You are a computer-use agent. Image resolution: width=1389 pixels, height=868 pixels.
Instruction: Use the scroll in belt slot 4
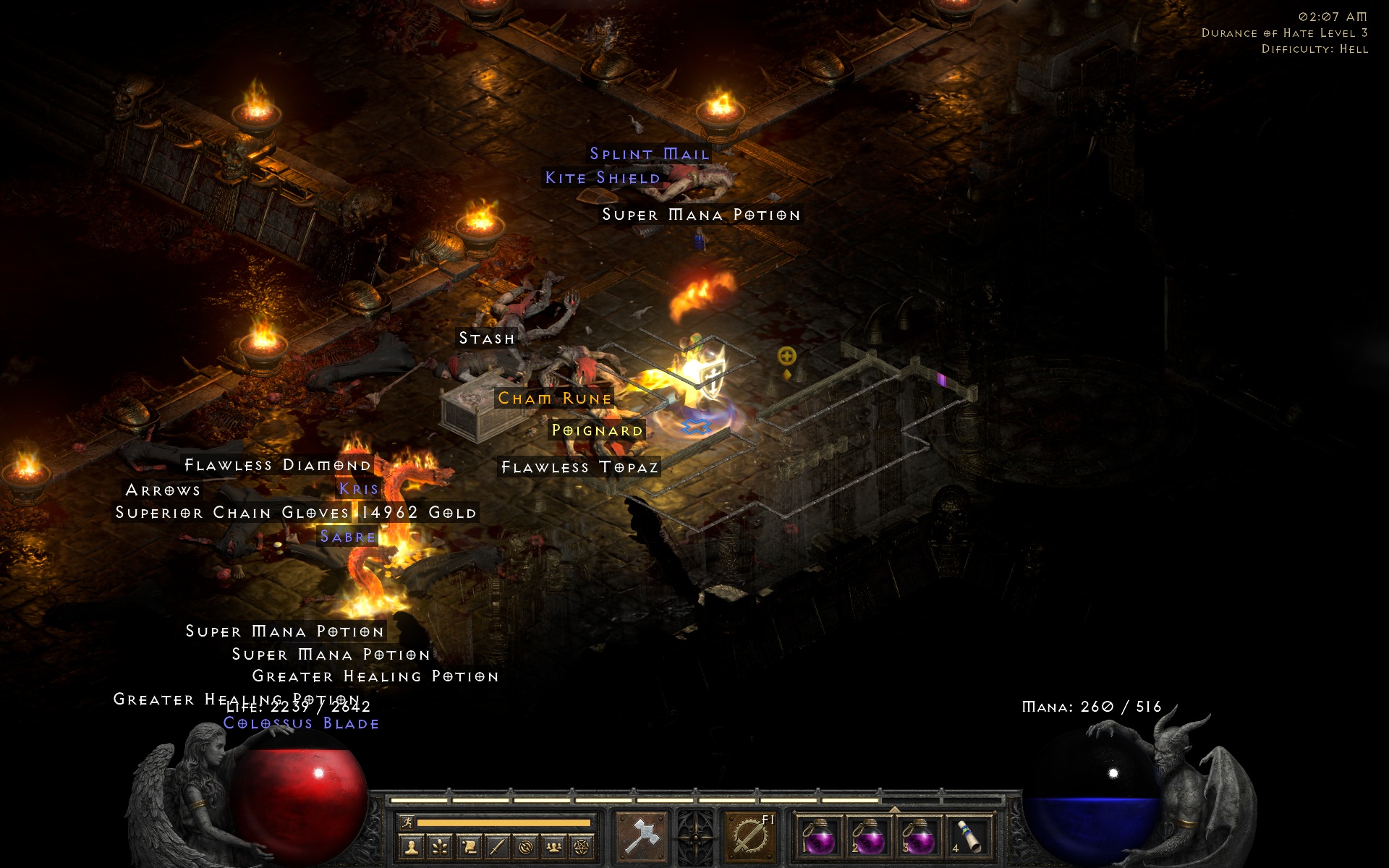click(x=968, y=838)
